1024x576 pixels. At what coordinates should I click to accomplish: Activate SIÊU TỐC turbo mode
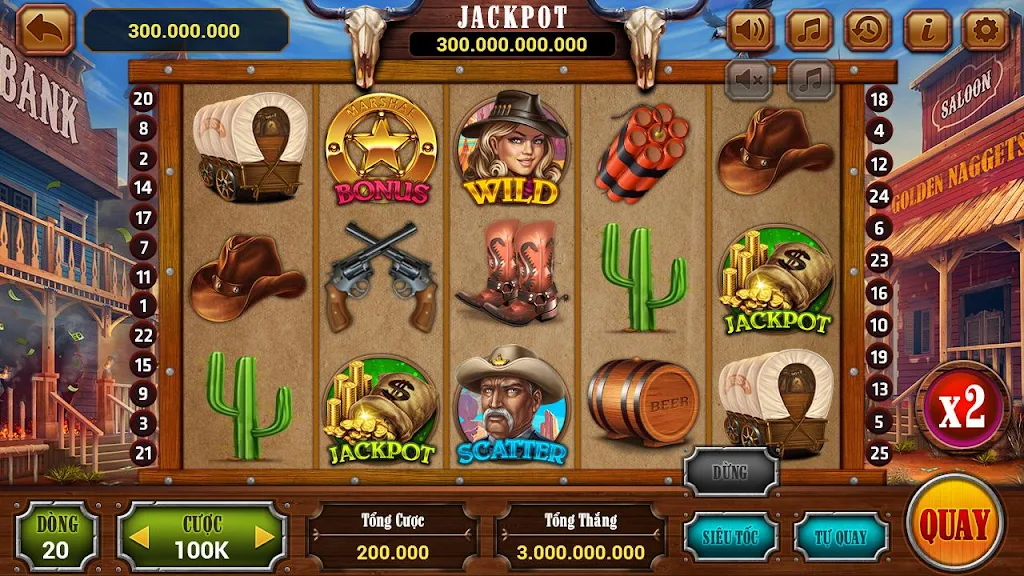pyautogui.click(x=729, y=536)
